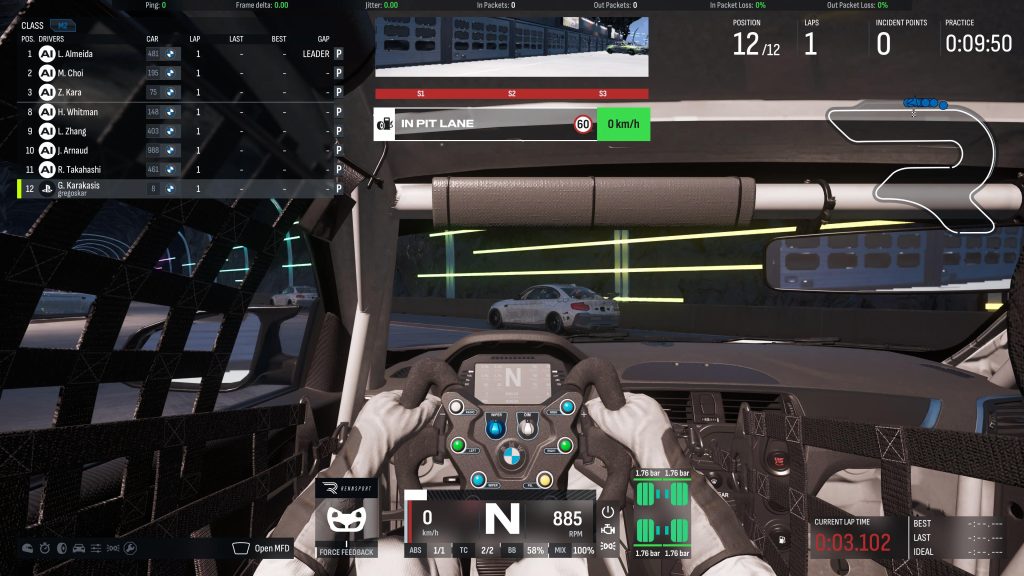
Task: Highlight G. Karakasis player row
Action: (180, 188)
